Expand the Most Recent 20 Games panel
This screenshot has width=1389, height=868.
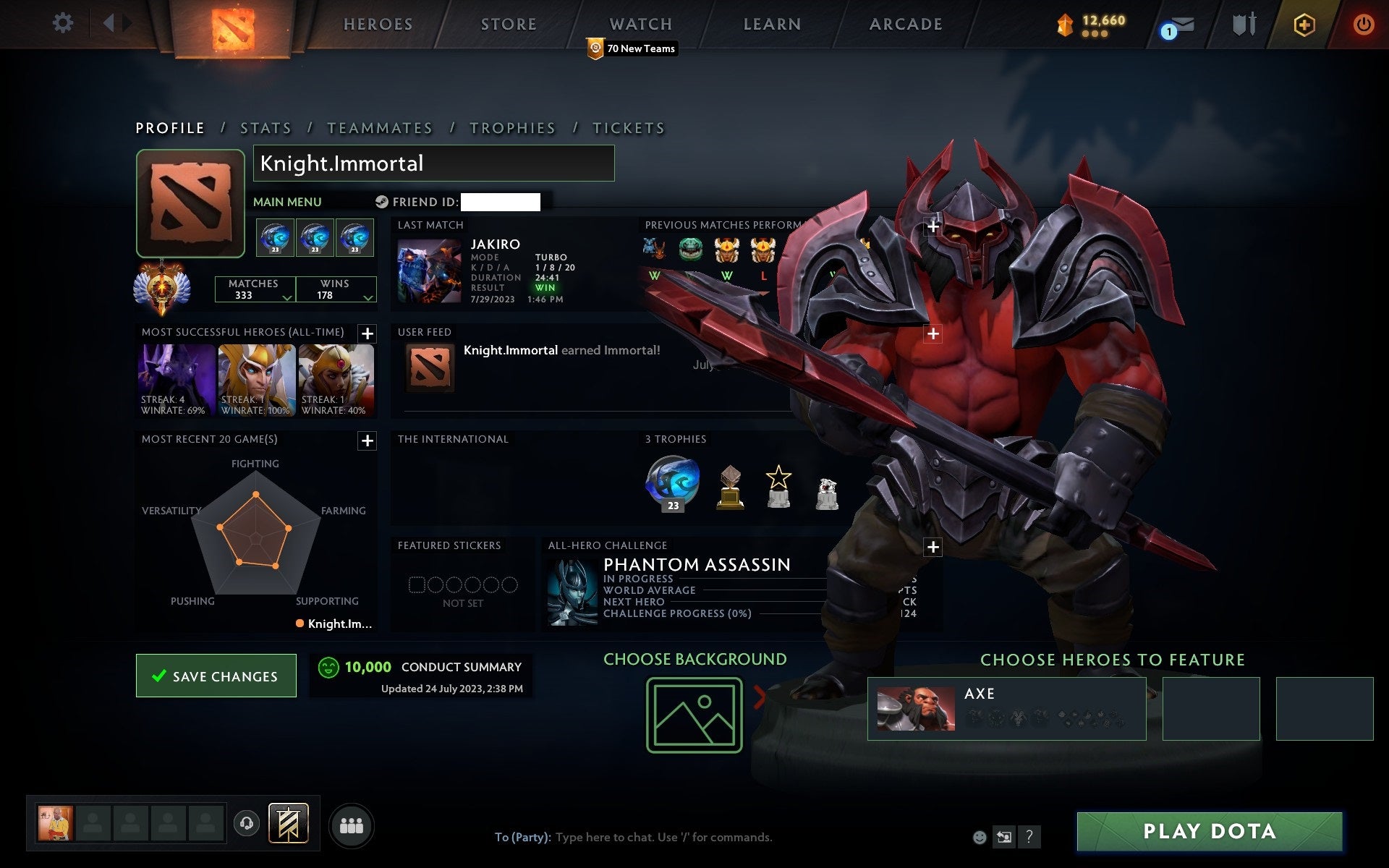coord(367,439)
